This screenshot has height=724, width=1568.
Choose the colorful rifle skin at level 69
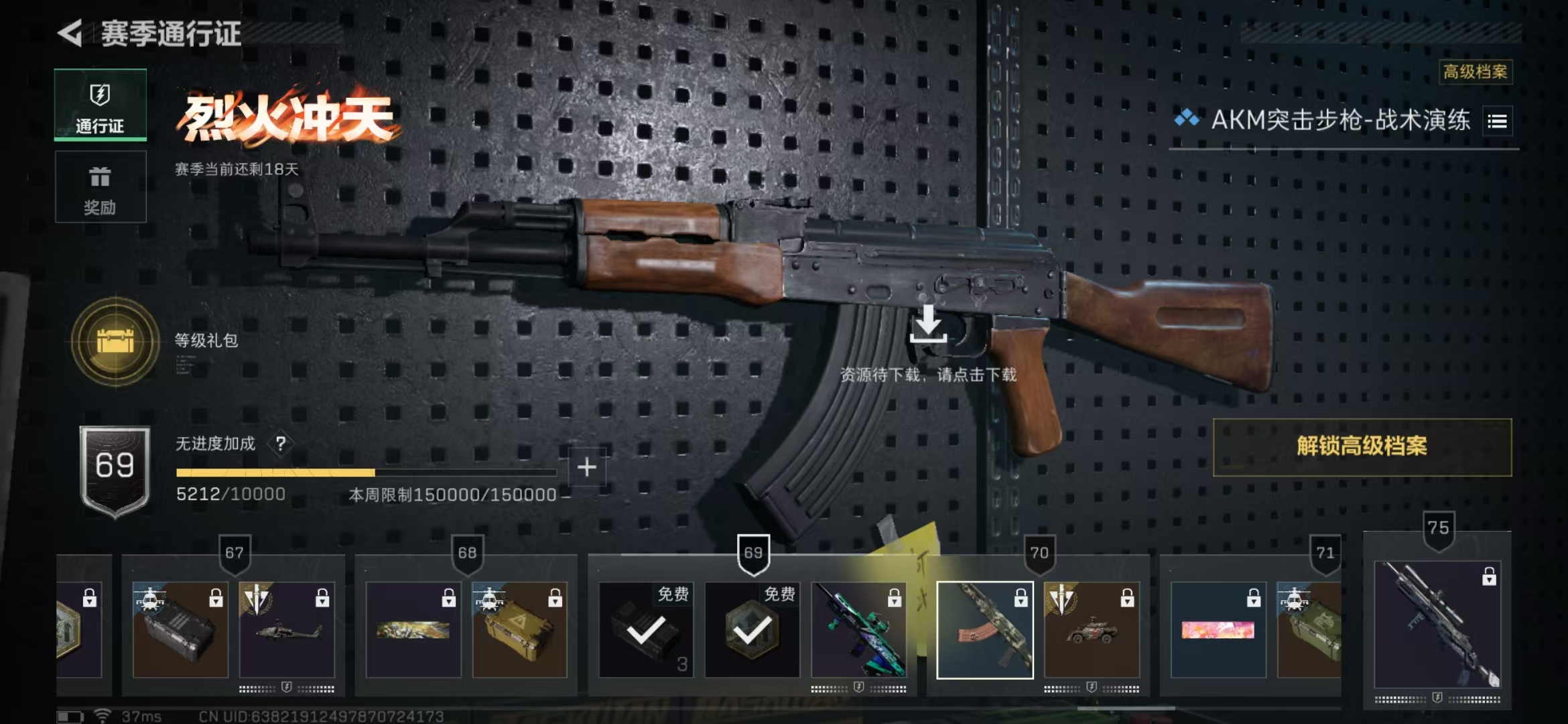[x=858, y=630]
